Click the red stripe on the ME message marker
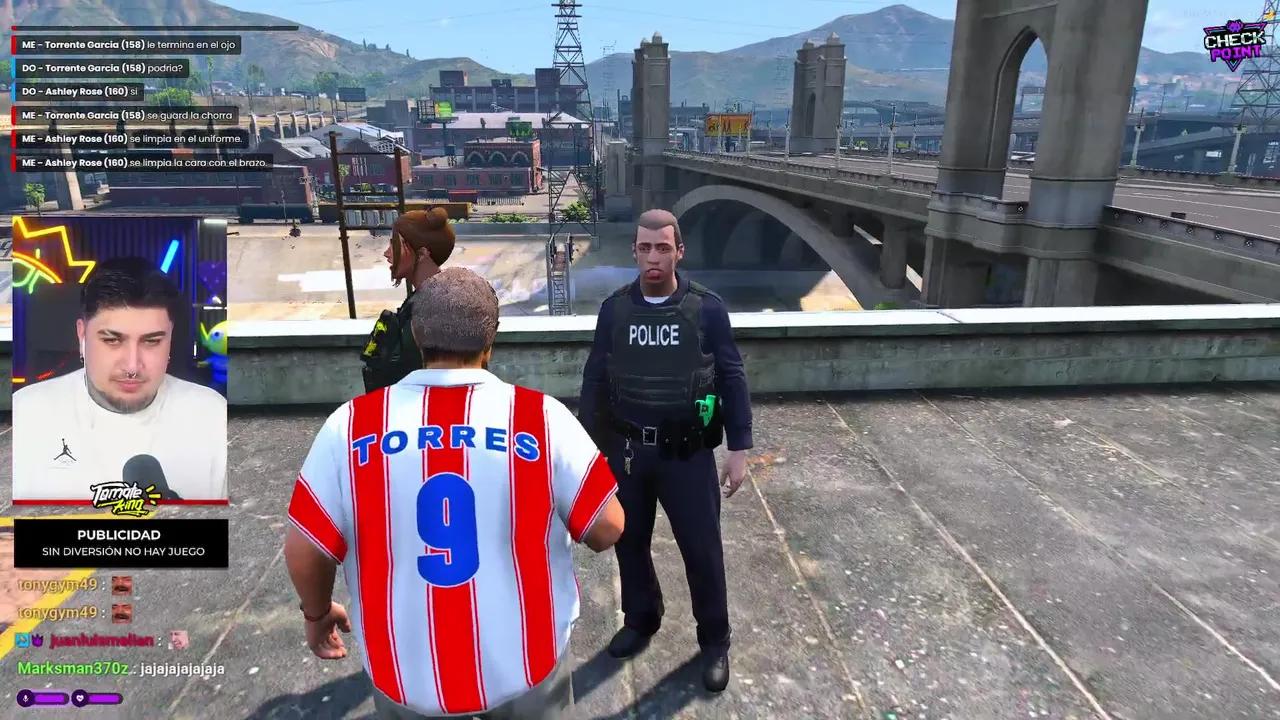 (x=14, y=45)
